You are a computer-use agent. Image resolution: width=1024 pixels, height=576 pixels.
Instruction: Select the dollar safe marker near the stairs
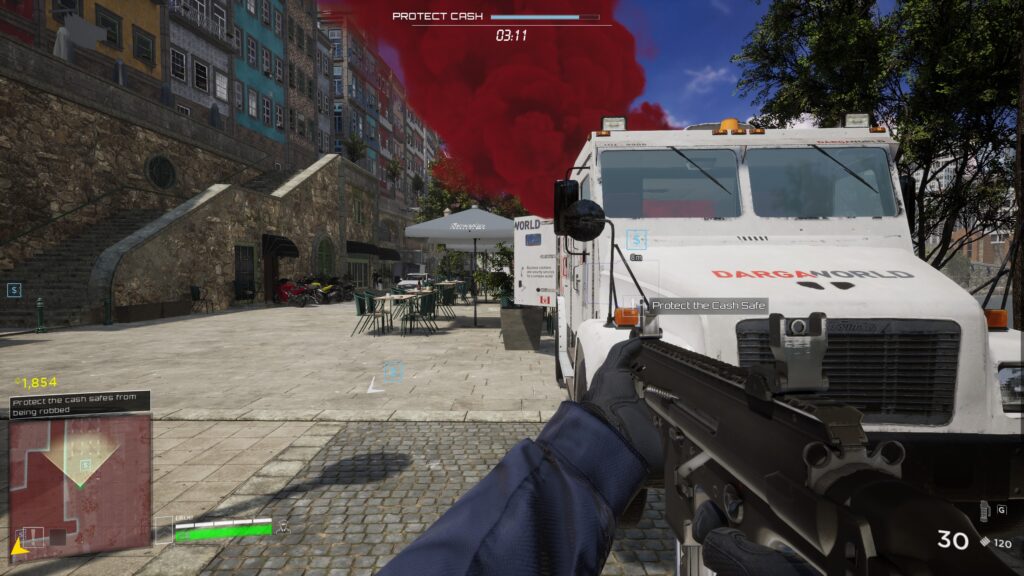pyautogui.click(x=14, y=290)
